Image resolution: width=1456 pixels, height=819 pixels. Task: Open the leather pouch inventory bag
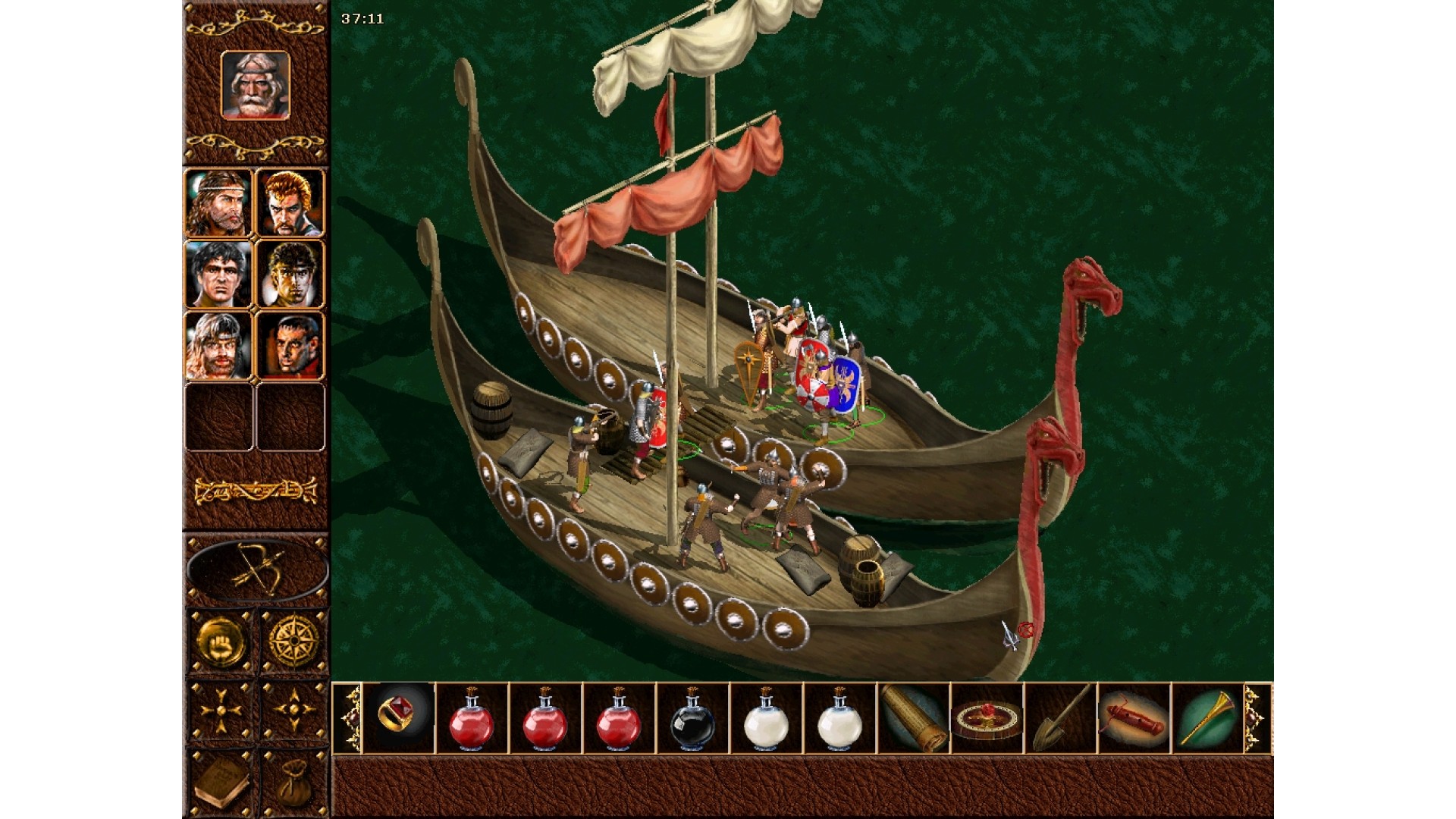pyautogui.click(x=293, y=783)
